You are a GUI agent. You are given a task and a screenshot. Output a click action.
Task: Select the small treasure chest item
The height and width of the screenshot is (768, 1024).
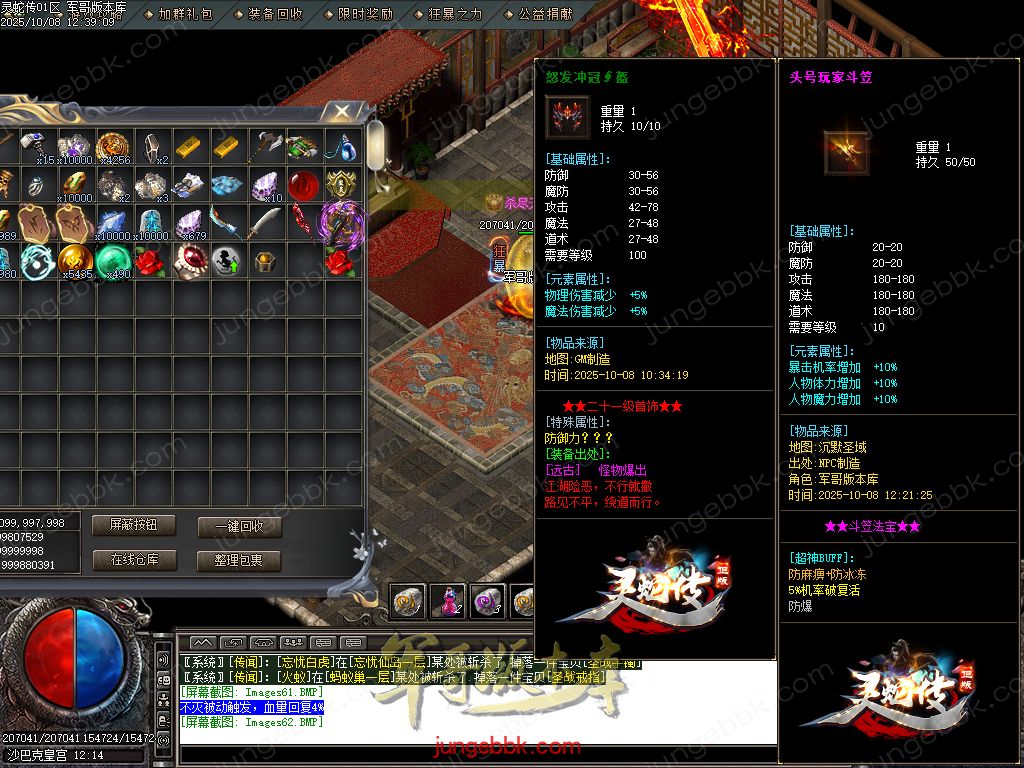[264, 260]
